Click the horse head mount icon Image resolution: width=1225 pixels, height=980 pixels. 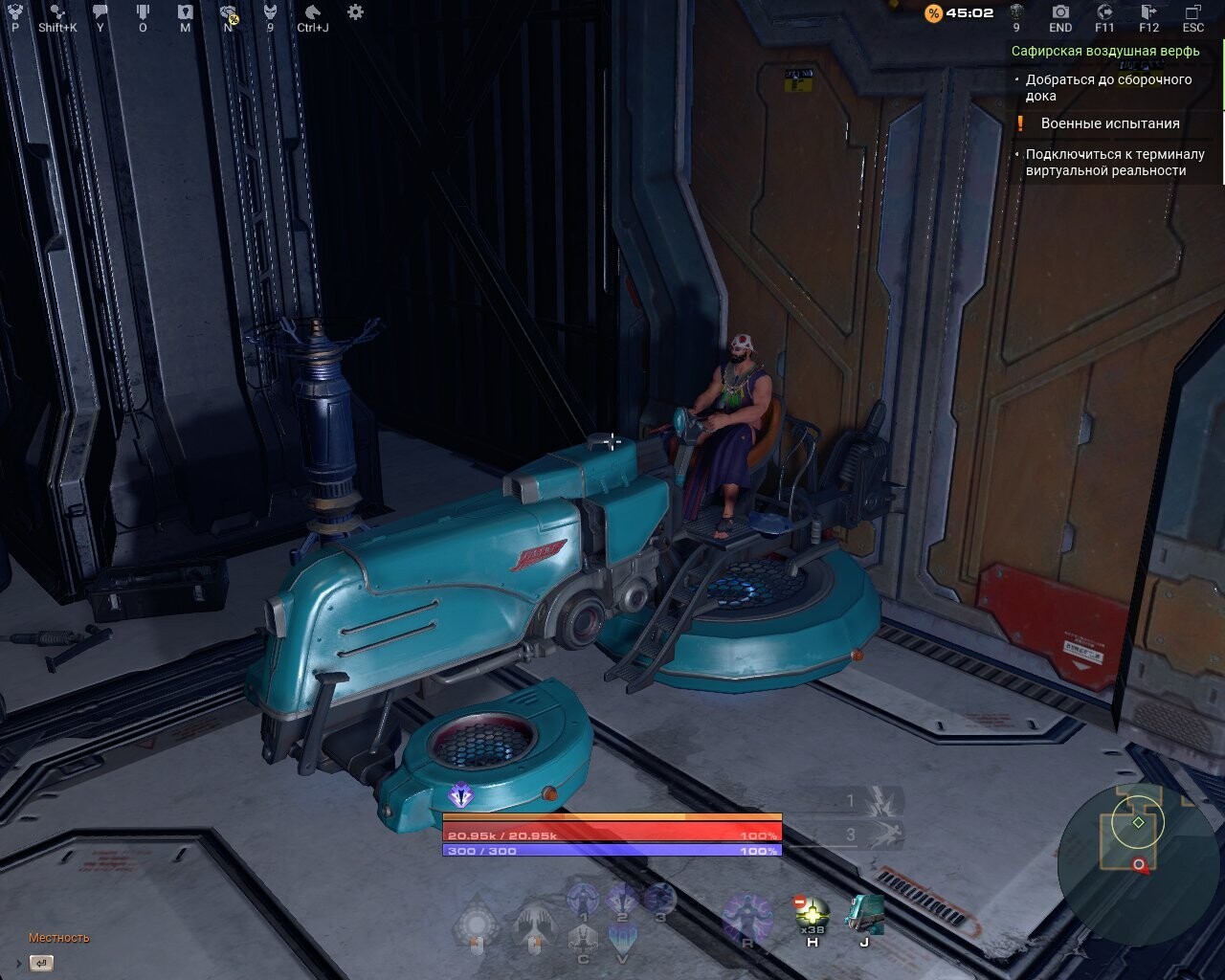pos(313,12)
